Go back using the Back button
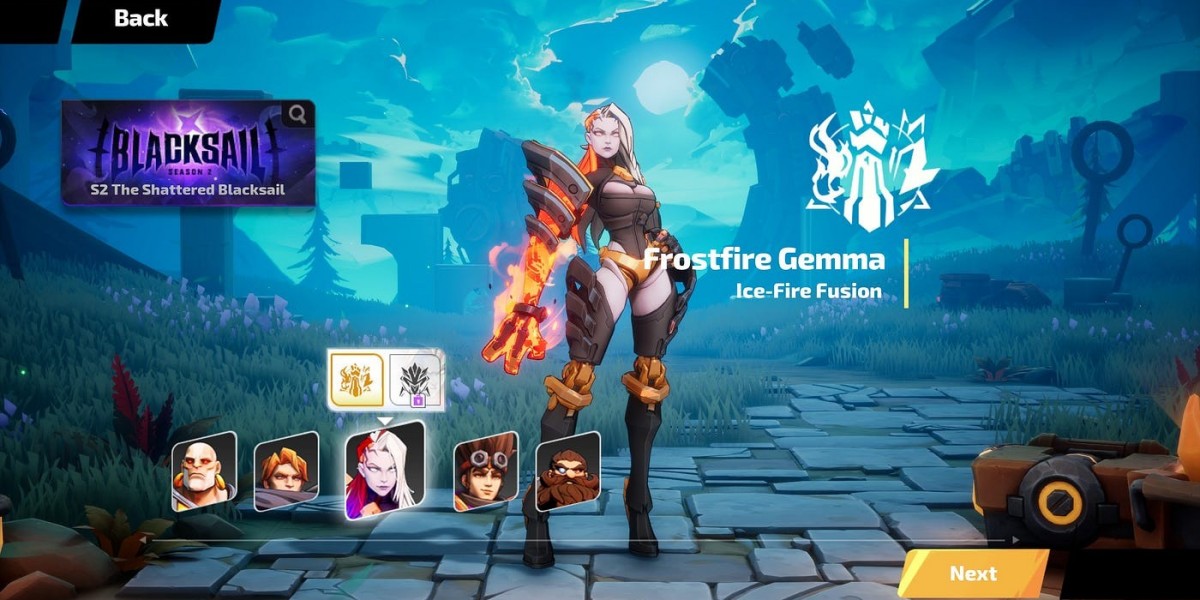The image size is (1200, 600). [x=141, y=18]
